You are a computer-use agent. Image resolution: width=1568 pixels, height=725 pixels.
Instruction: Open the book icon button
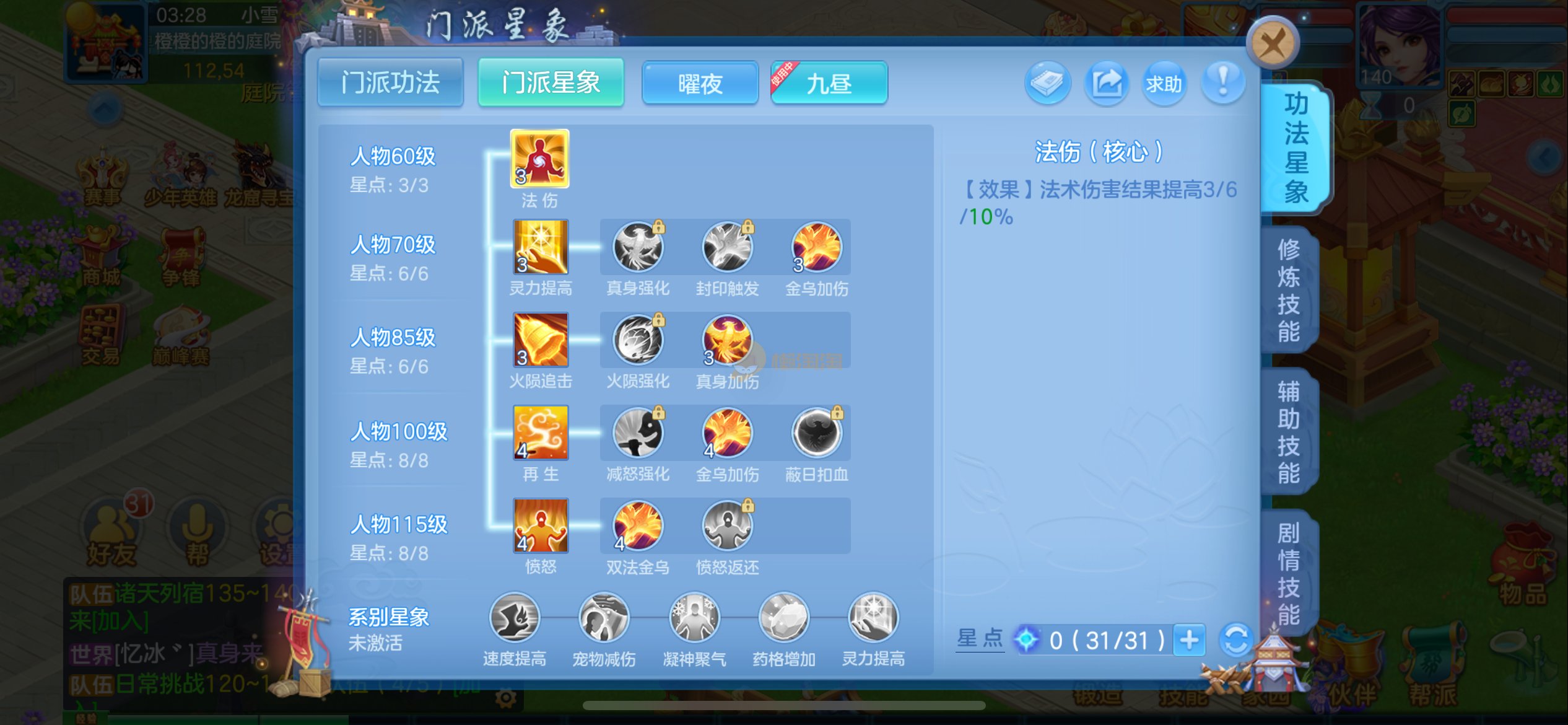click(1047, 83)
